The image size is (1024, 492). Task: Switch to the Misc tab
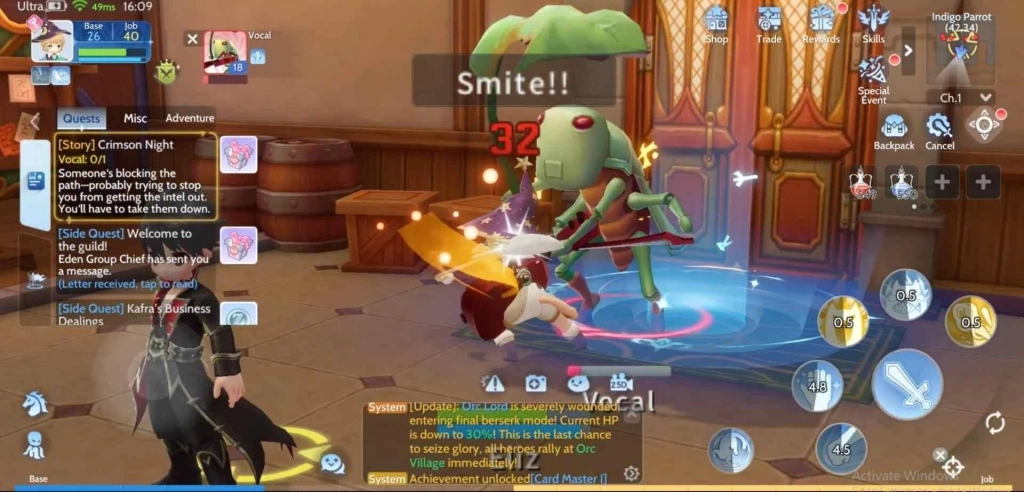coord(135,118)
